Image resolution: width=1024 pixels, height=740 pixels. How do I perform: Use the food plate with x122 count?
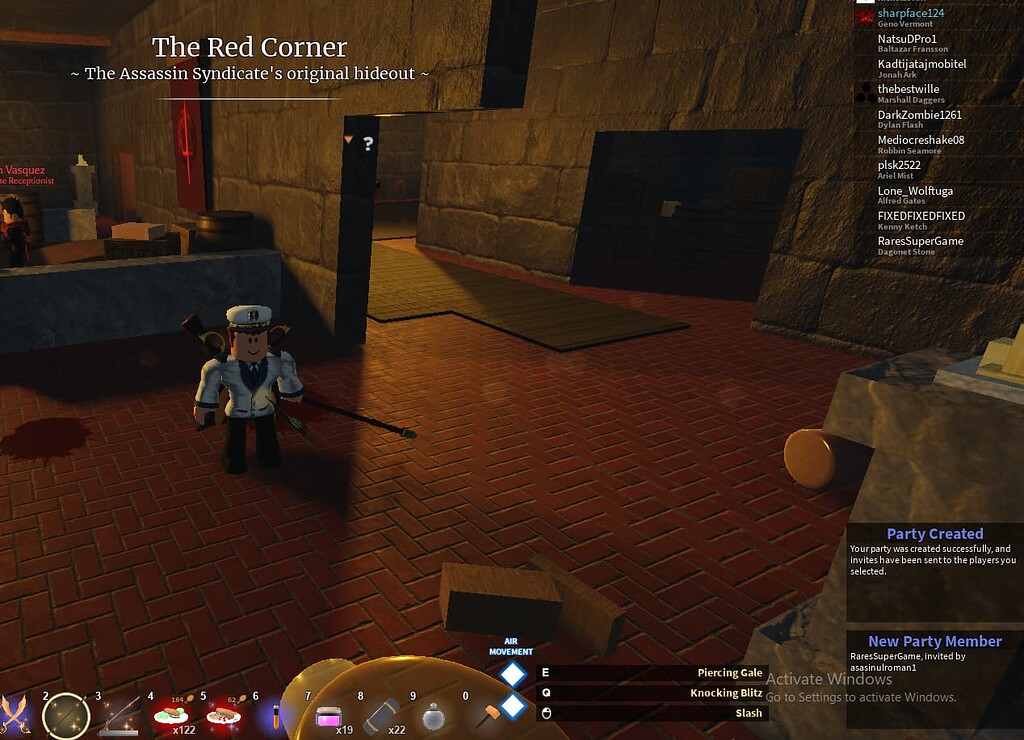tap(172, 716)
